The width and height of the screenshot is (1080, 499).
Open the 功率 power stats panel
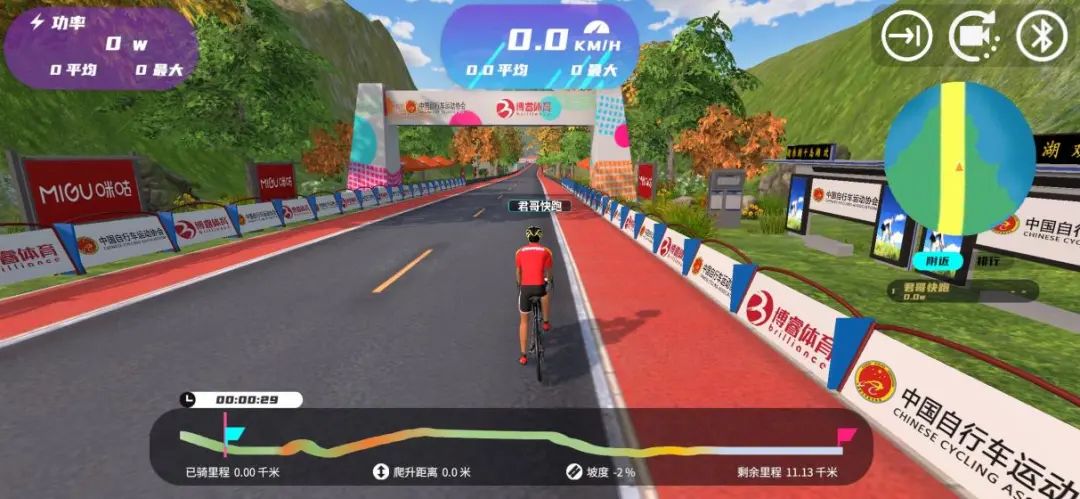(100, 45)
